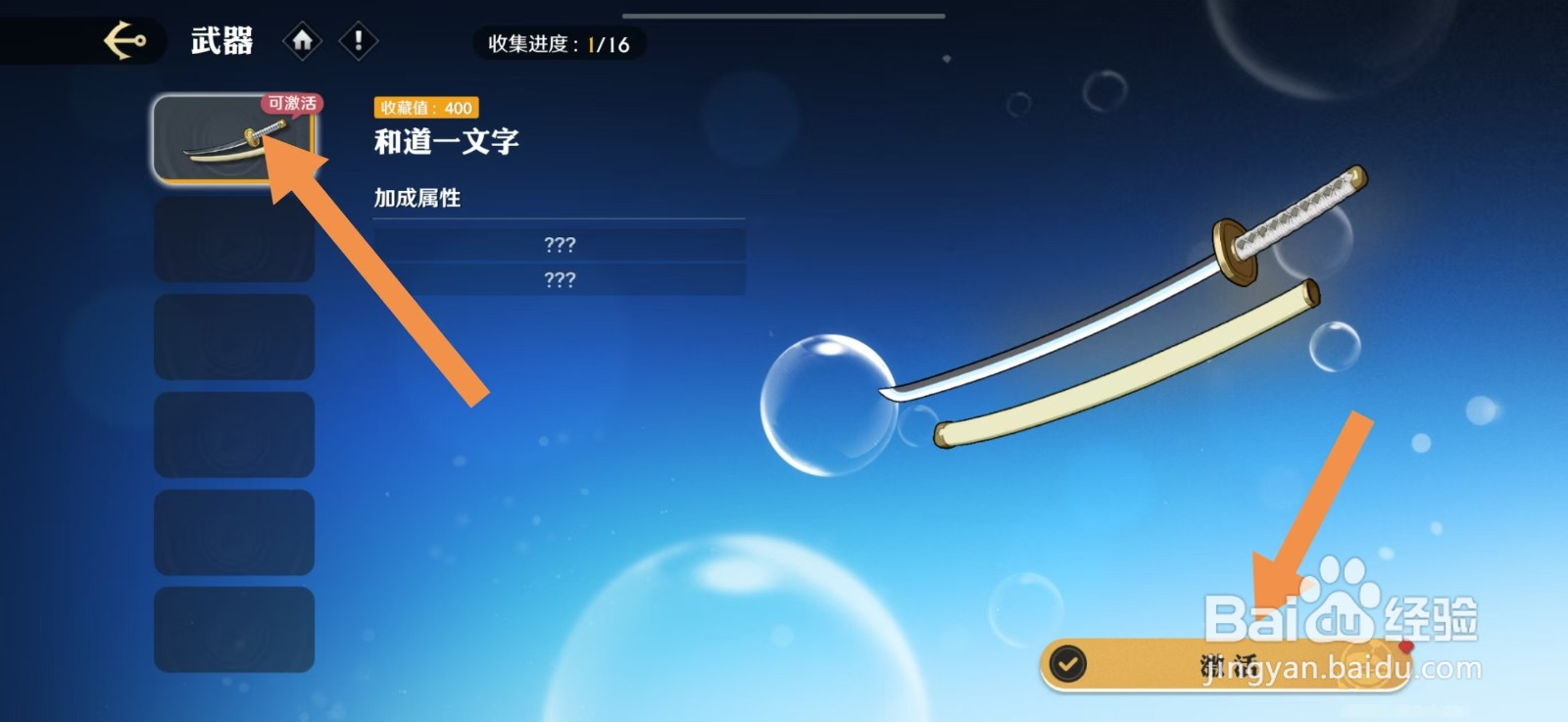Open the home diamond icon beside 武器 title
Viewport: 1568px width, 722px height.
point(305,40)
